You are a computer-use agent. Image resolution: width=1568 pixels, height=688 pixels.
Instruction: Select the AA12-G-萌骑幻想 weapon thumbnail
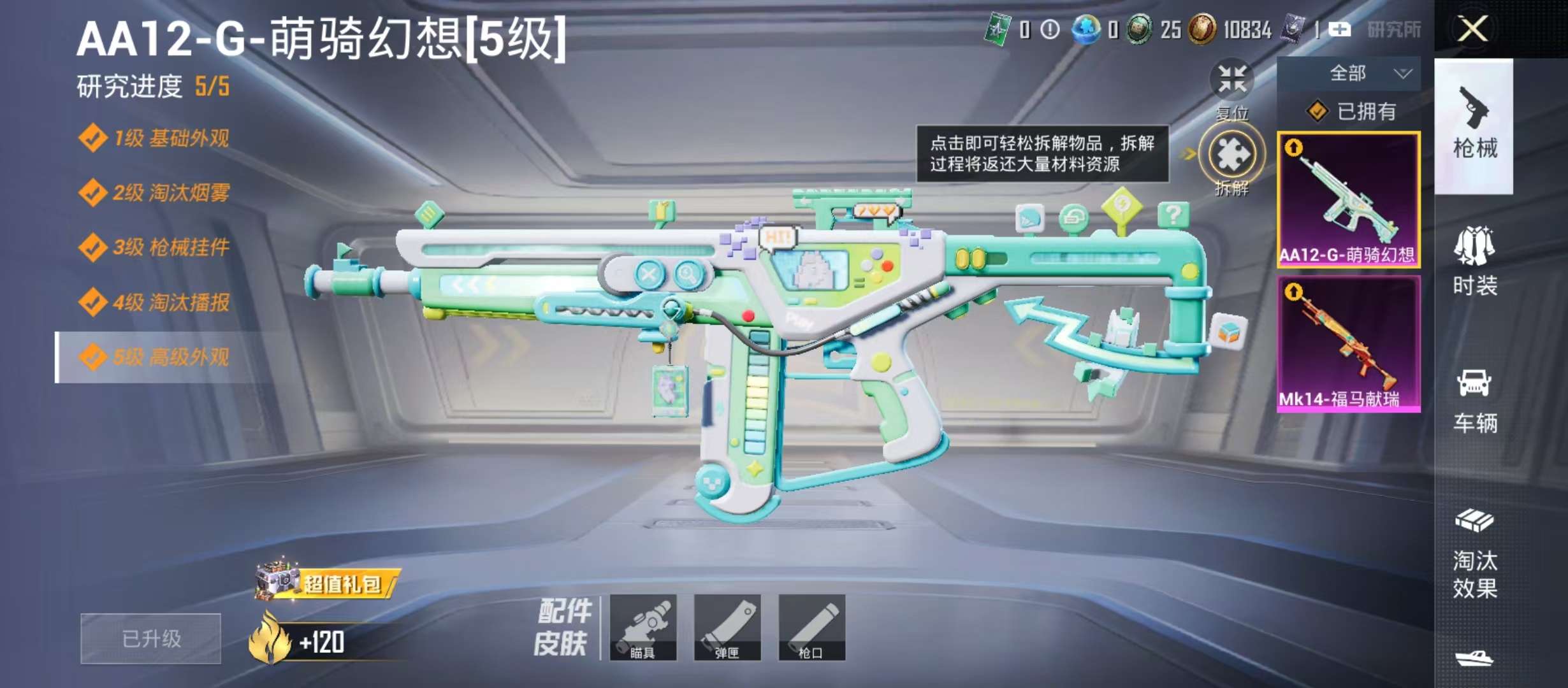pyautogui.click(x=1348, y=199)
